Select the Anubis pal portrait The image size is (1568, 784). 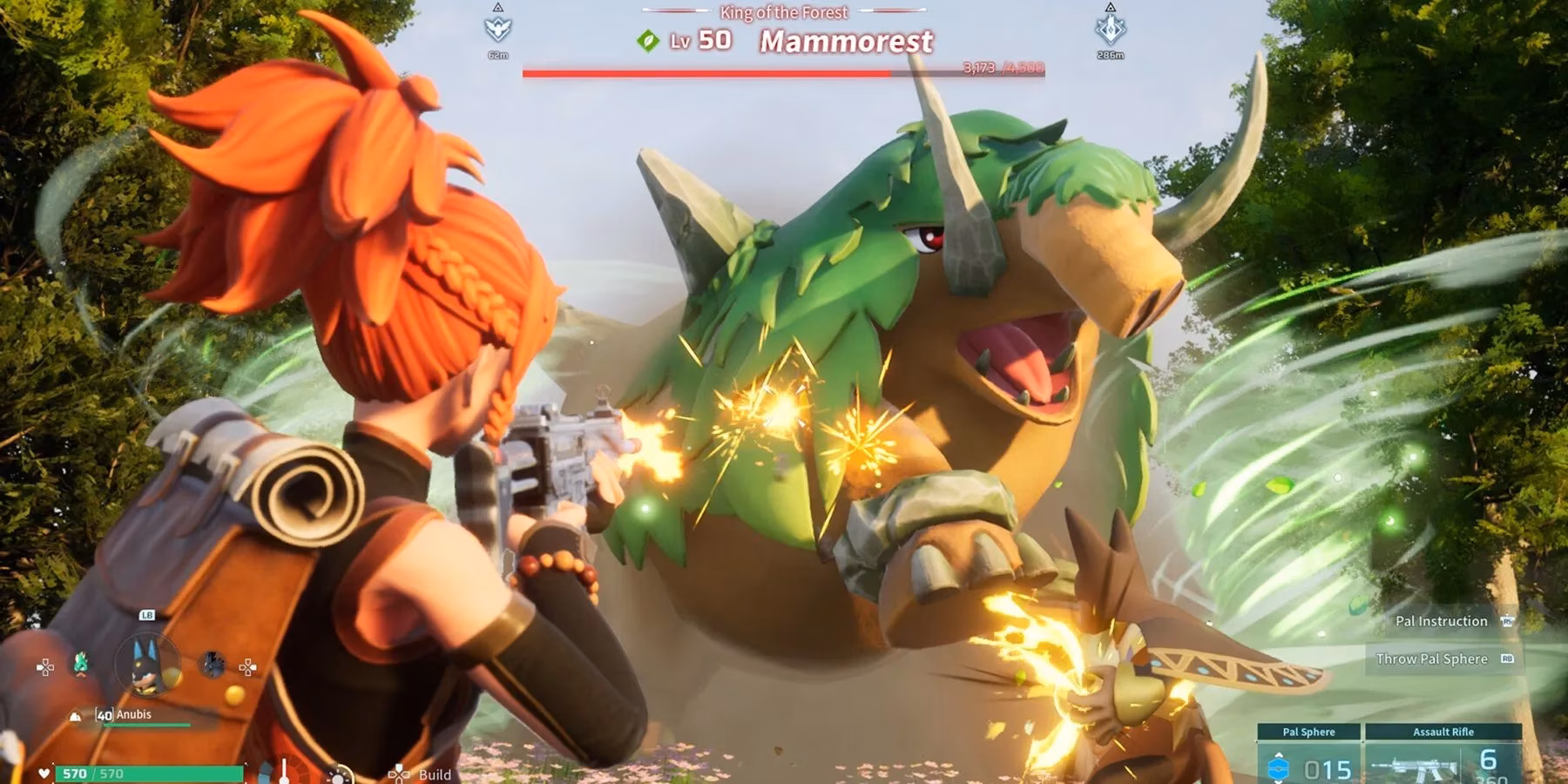(147, 665)
